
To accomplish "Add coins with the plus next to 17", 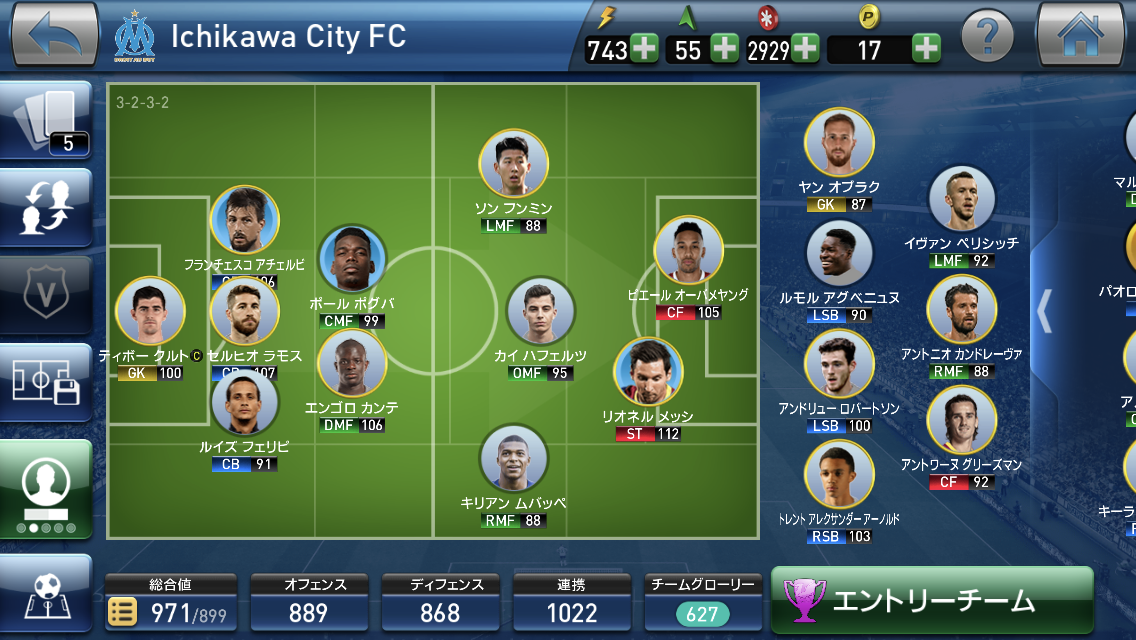I will (x=926, y=48).
